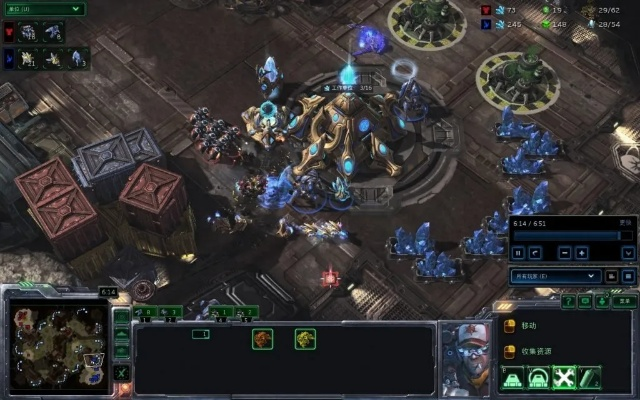
Task: Select the yellow unit portrait in selection panel
Action: pos(305,339)
